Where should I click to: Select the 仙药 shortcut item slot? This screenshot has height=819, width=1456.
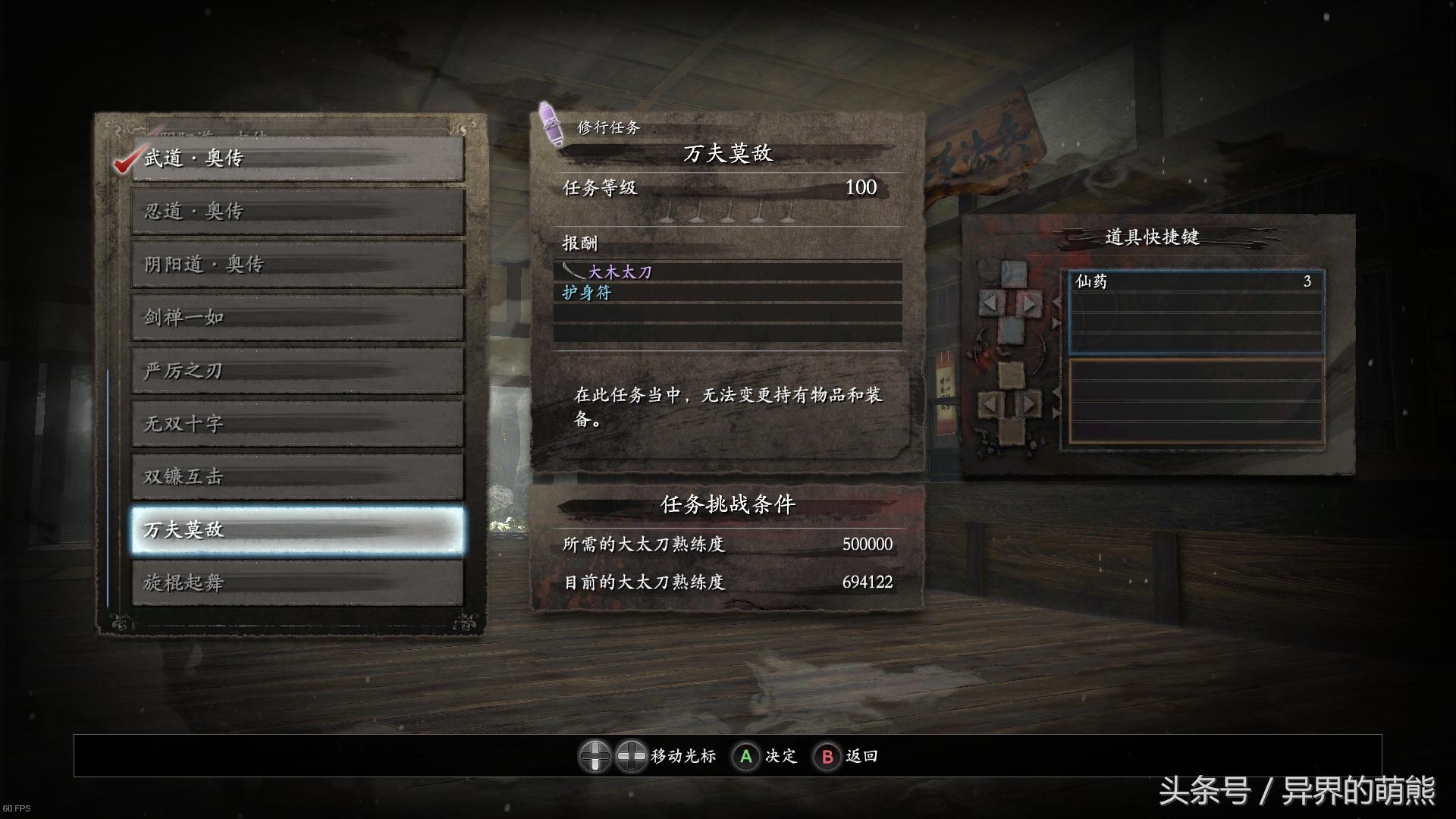click(1195, 281)
